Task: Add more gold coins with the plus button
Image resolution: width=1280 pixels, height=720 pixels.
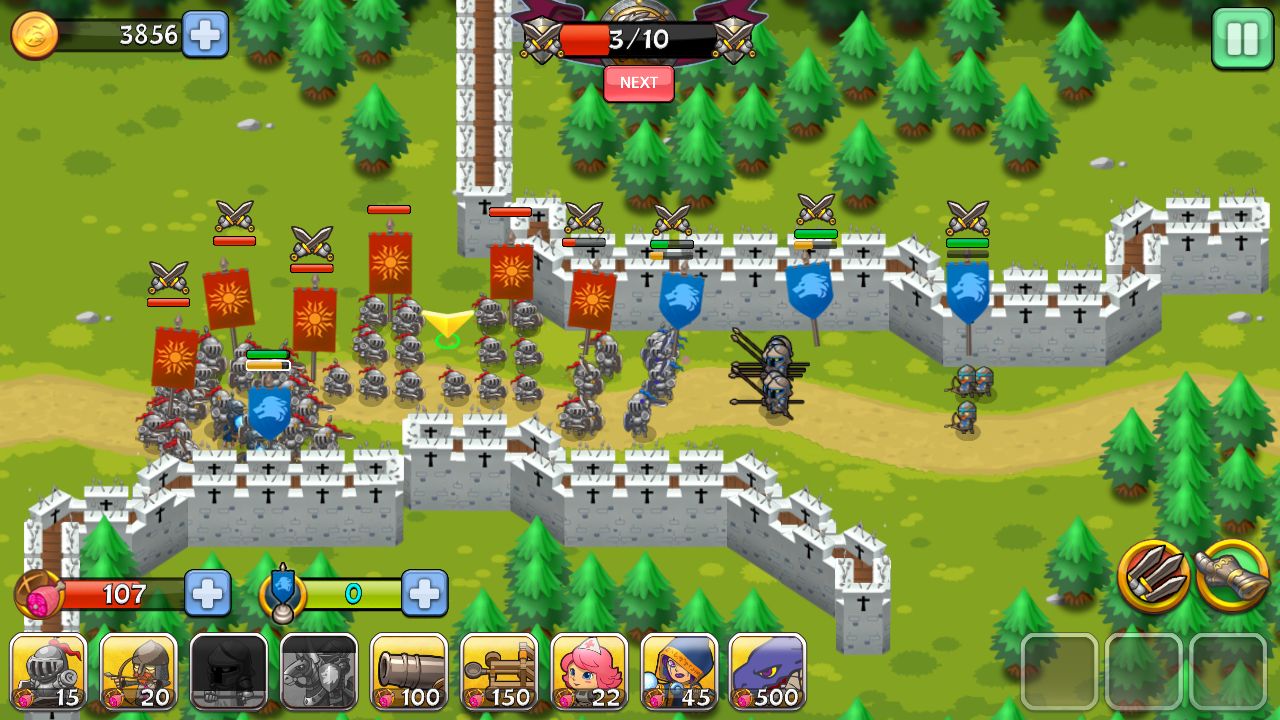Action: (205, 35)
